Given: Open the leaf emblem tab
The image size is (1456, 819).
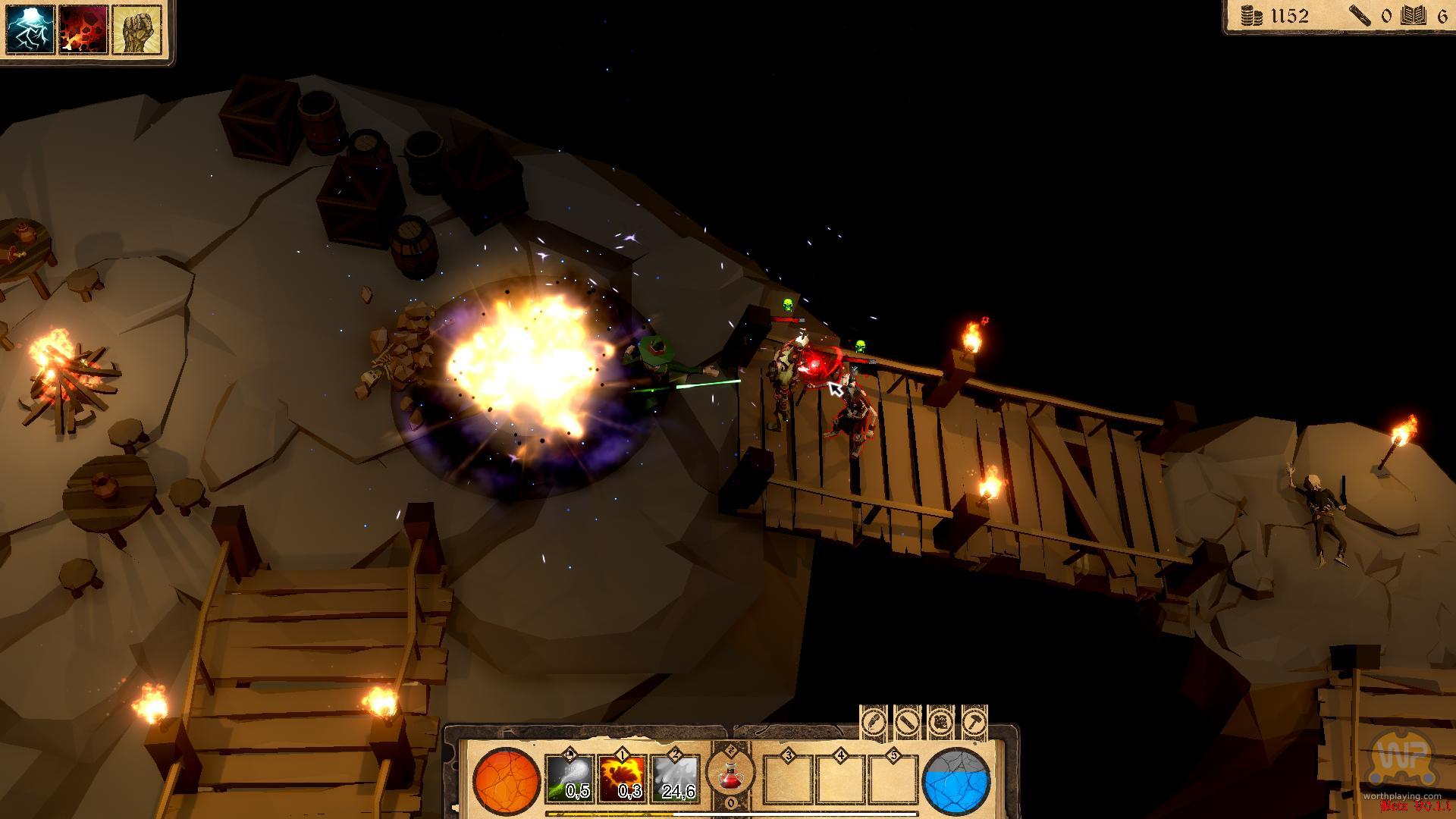Looking at the screenshot, I should (940, 721).
